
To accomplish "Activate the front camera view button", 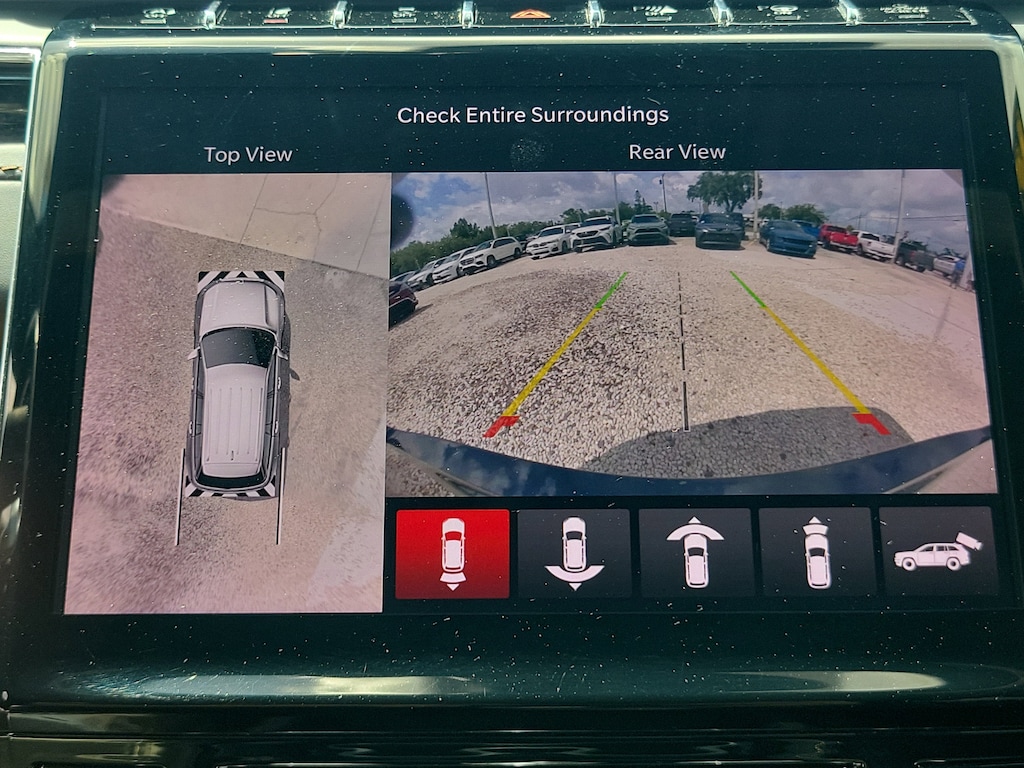I will pos(817,554).
